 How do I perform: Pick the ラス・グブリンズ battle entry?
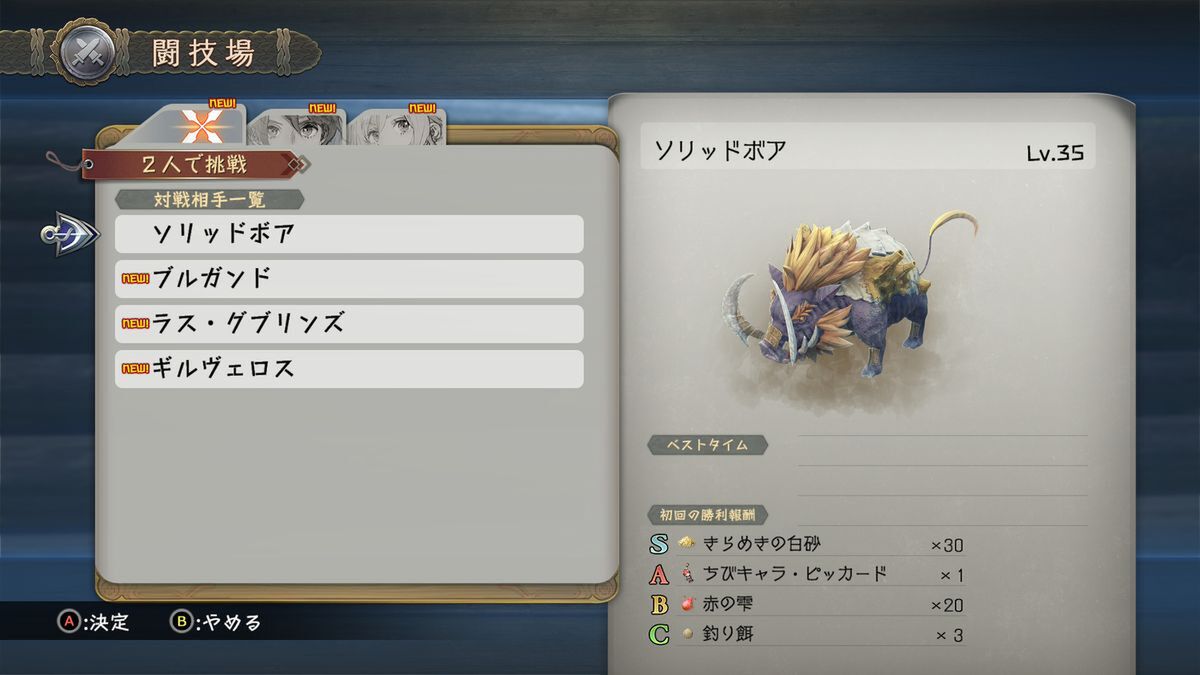pos(348,324)
